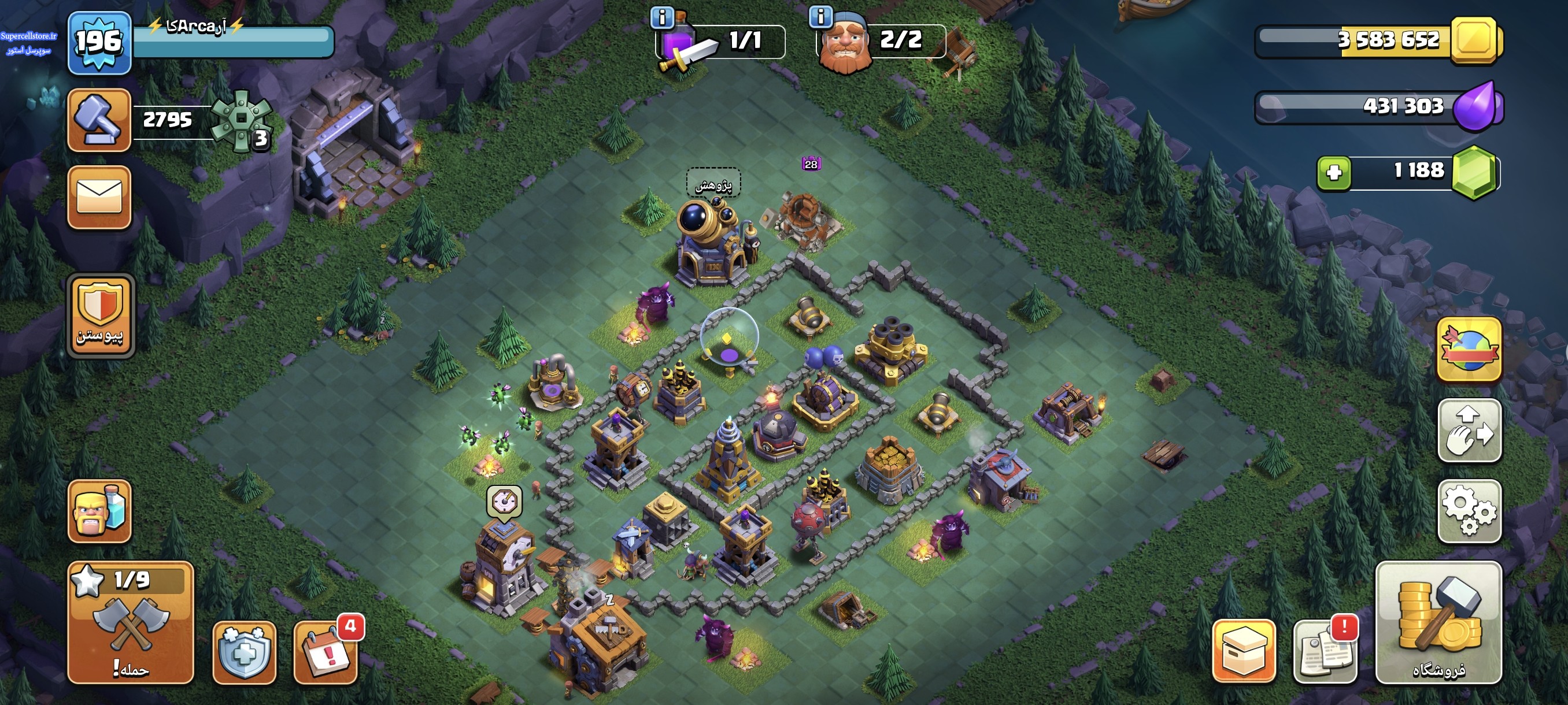Open the clan shield join button
This screenshot has width=1568, height=705.
coord(101,315)
